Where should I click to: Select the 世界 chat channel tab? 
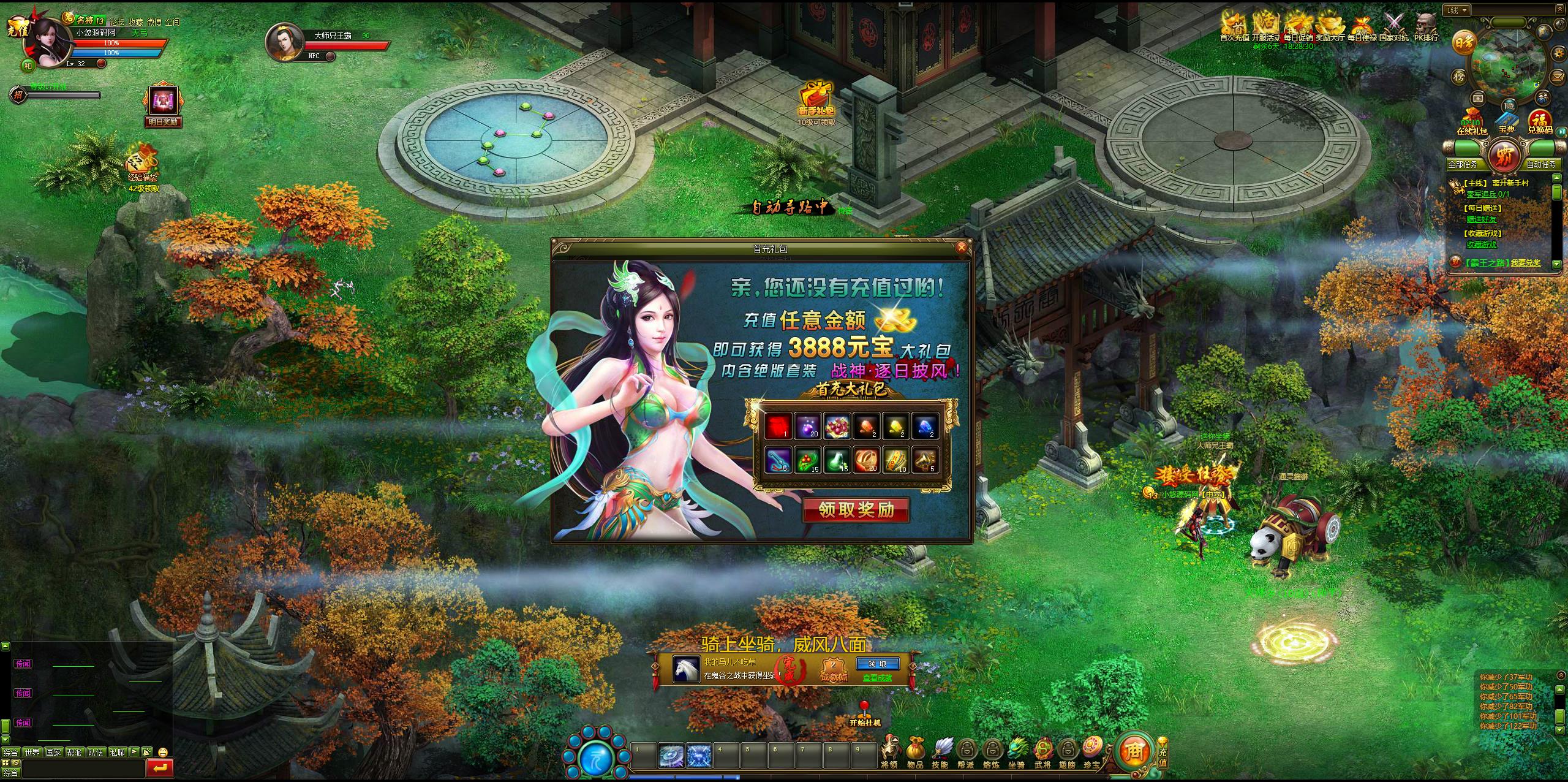tap(32, 752)
